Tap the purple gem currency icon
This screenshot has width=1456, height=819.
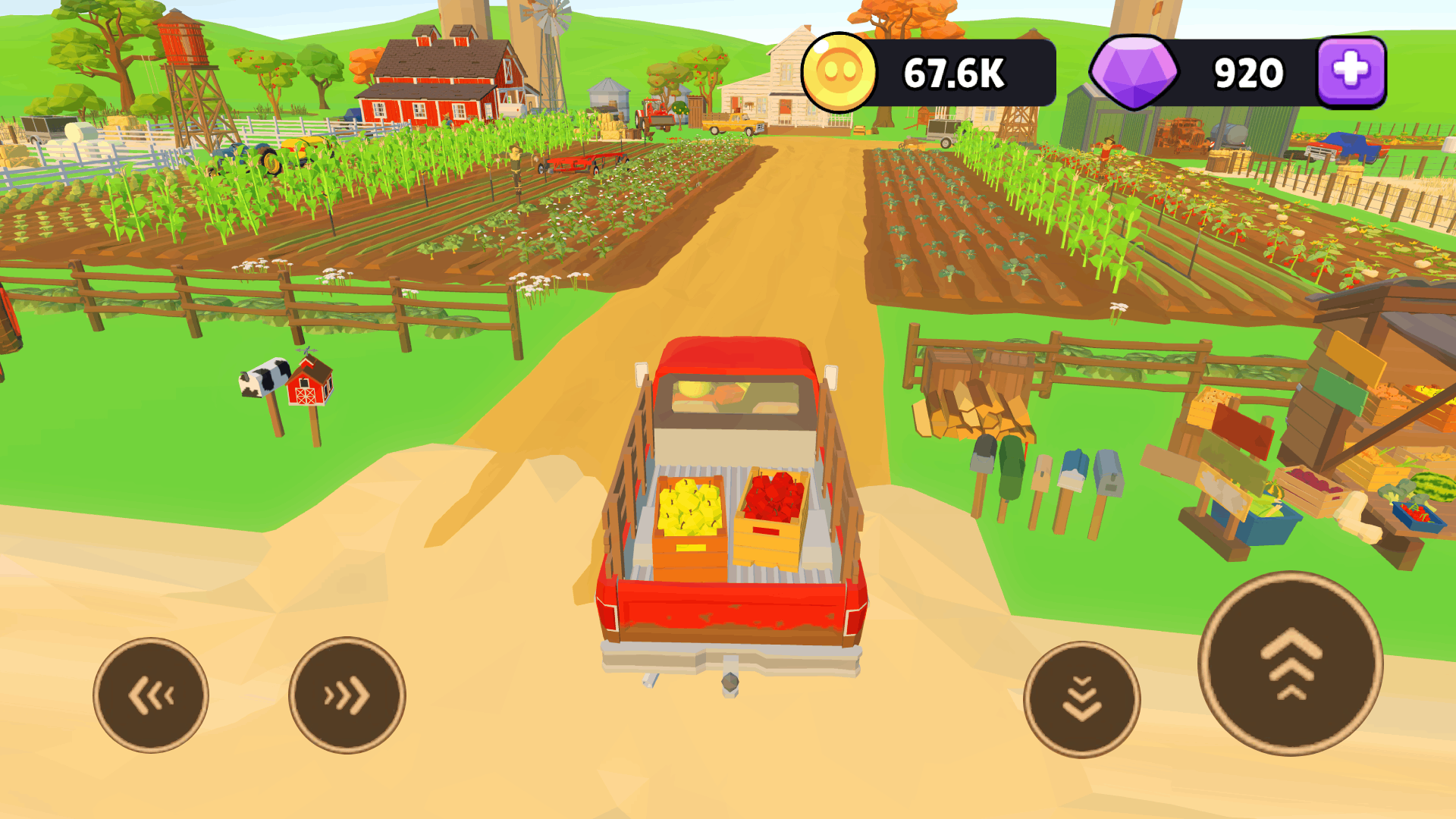click(1137, 71)
